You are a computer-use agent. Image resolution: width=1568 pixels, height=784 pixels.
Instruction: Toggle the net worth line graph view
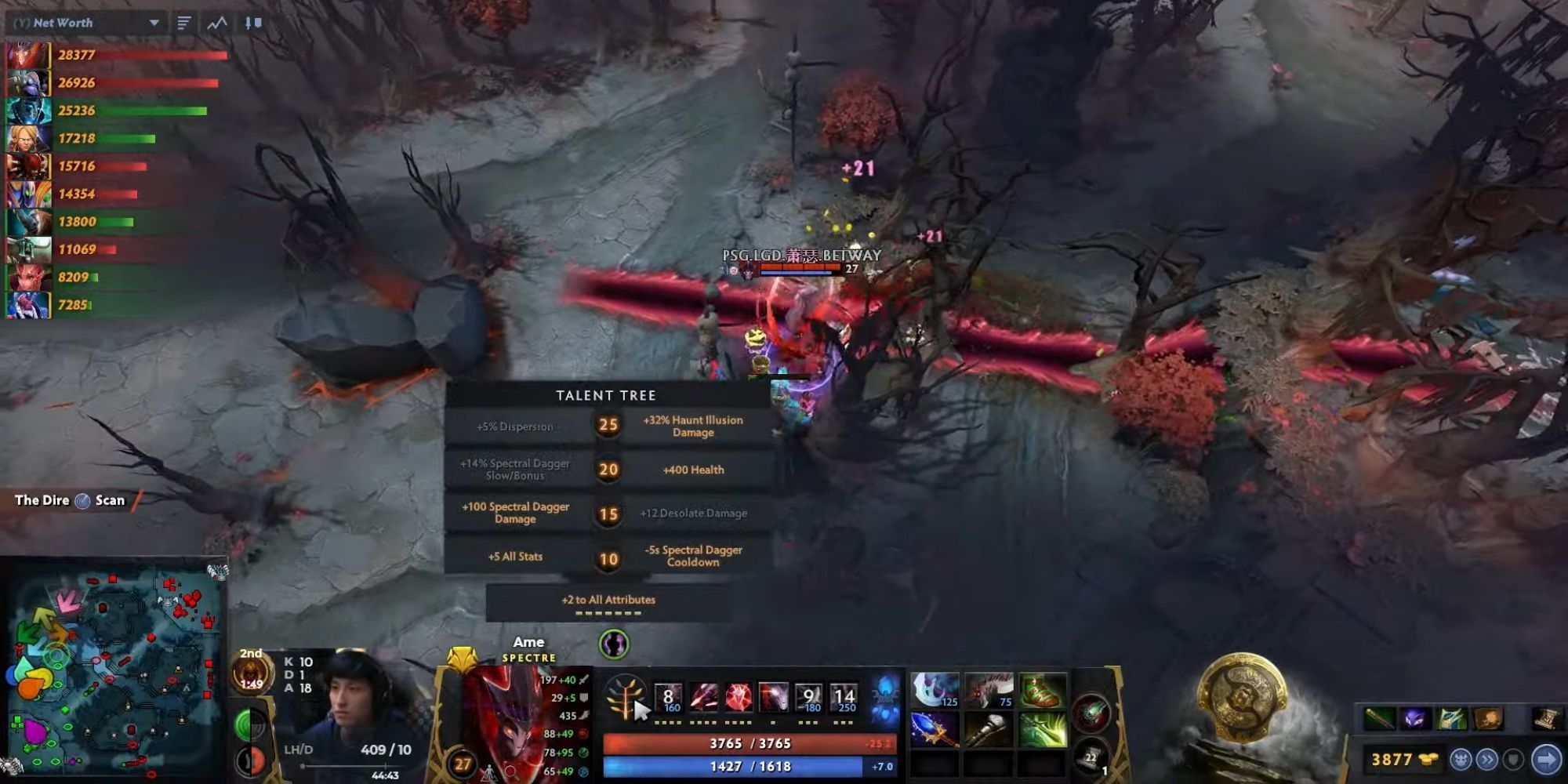click(216, 23)
